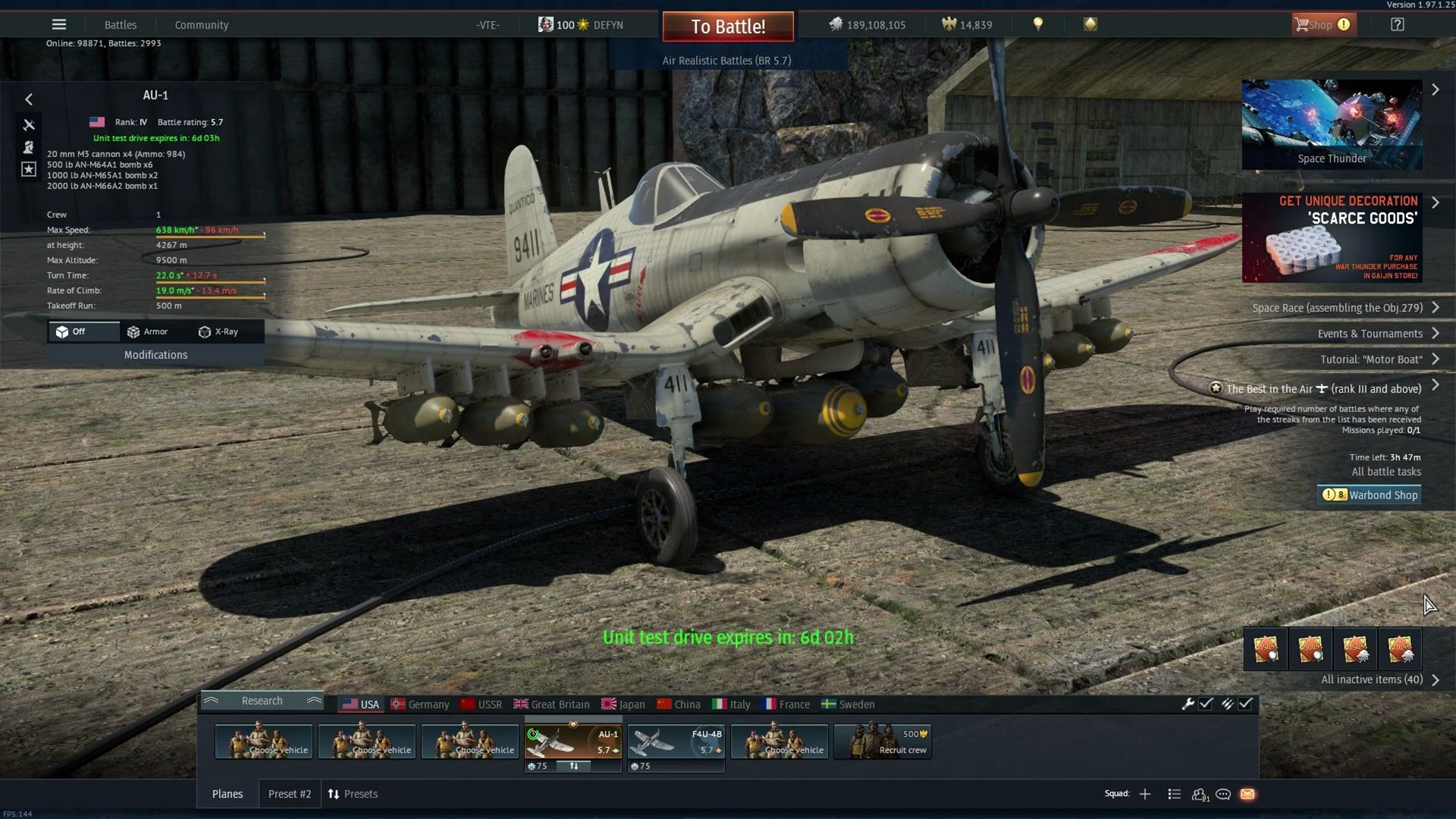Image resolution: width=1456 pixels, height=819 pixels.
Task: Open the hamburger main menu
Action: click(x=59, y=24)
